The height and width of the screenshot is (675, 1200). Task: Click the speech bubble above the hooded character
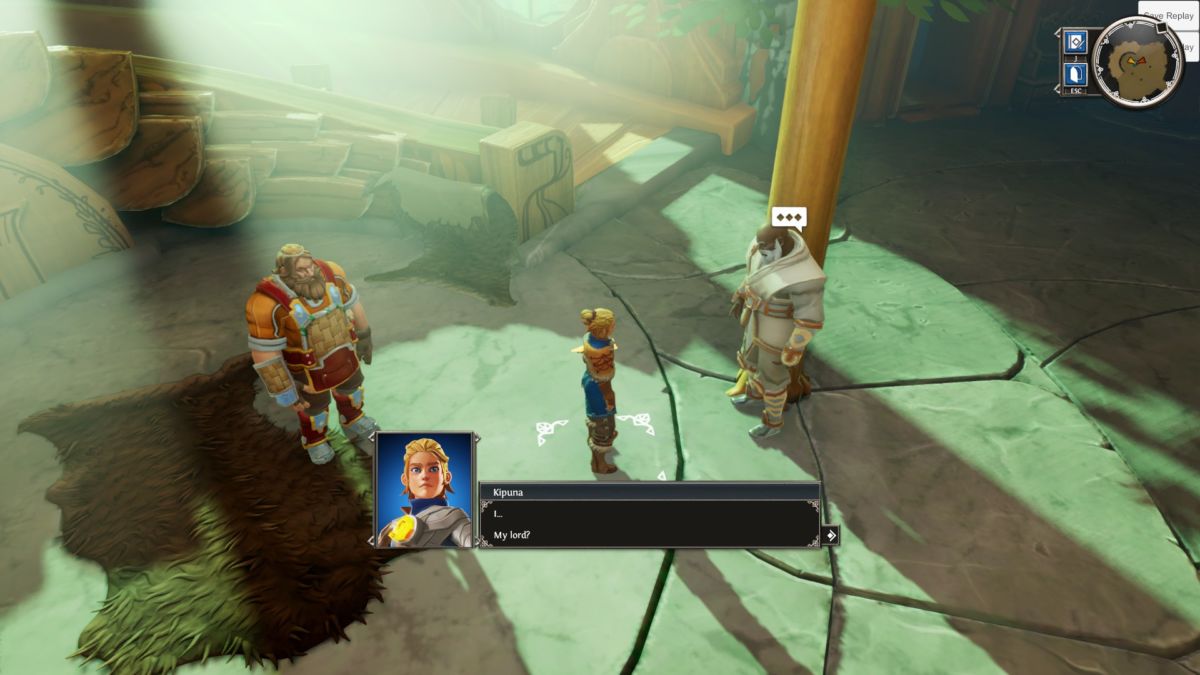[789, 217]
